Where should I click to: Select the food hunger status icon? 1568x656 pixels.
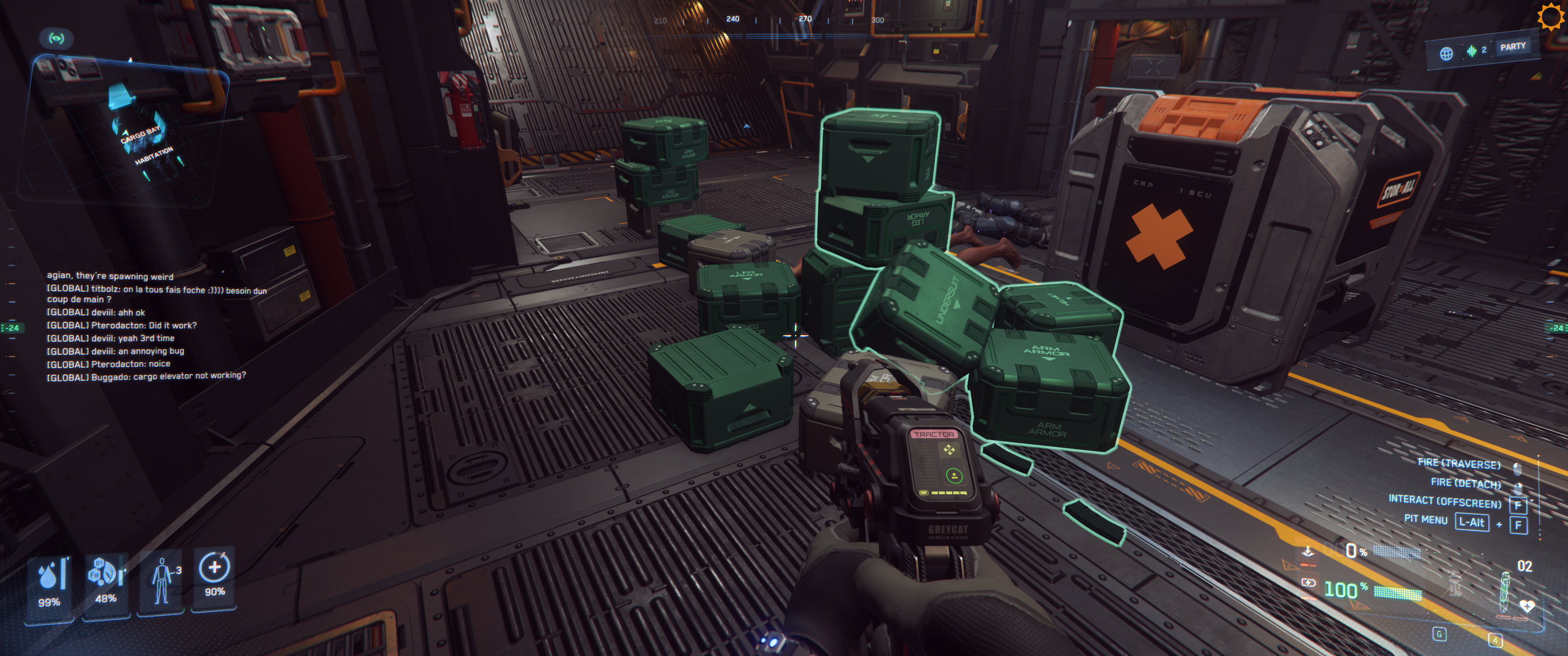click(106, 573)
